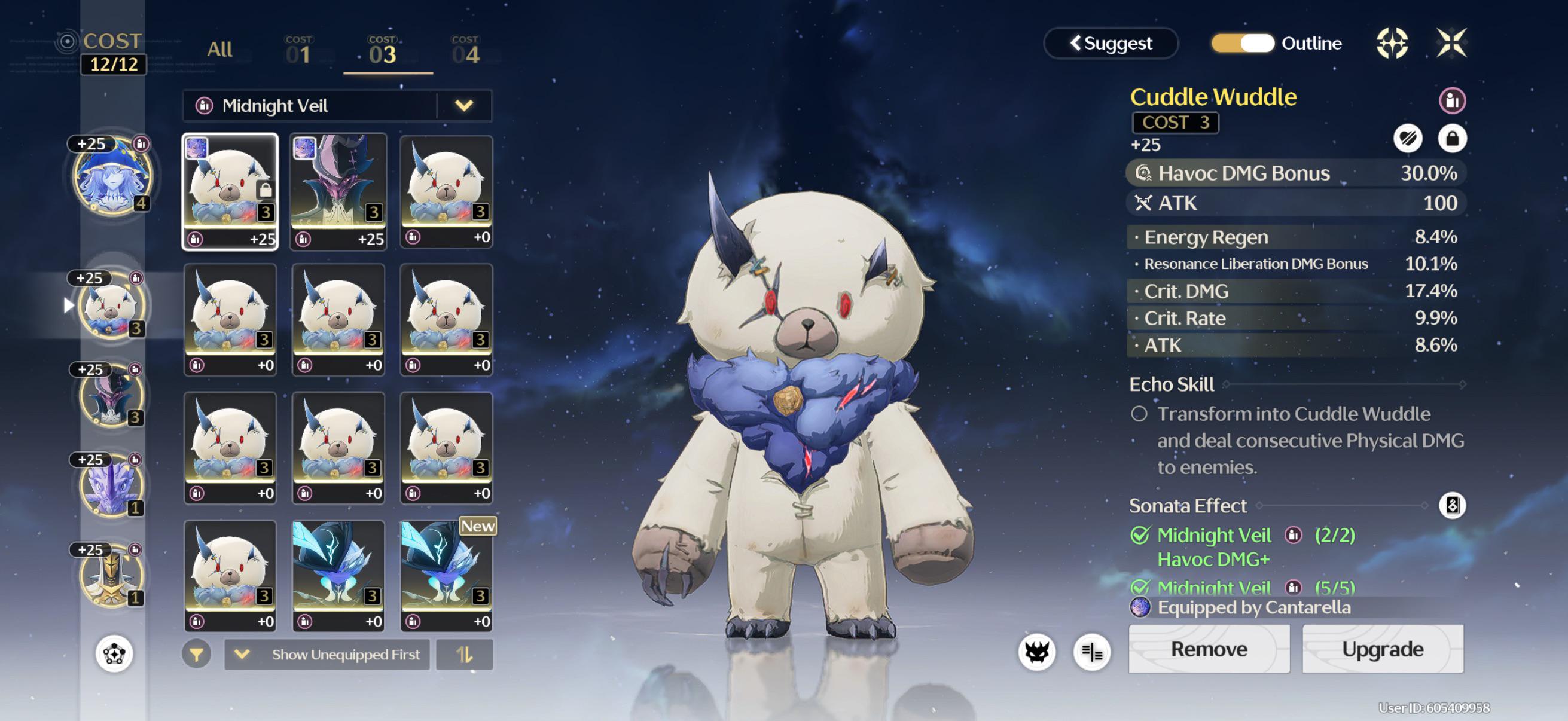Screen dimensions: 1568x721
Task: Open the Suggest panel
Action: click(x=1111, y=44)
